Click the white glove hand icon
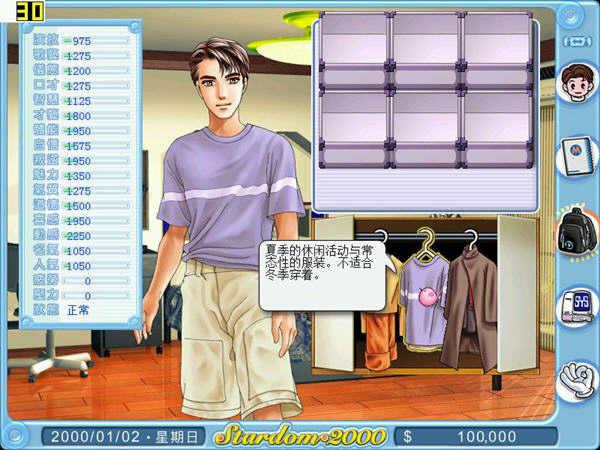This screenshot has width=600, height=450. [x=577, y=379]
